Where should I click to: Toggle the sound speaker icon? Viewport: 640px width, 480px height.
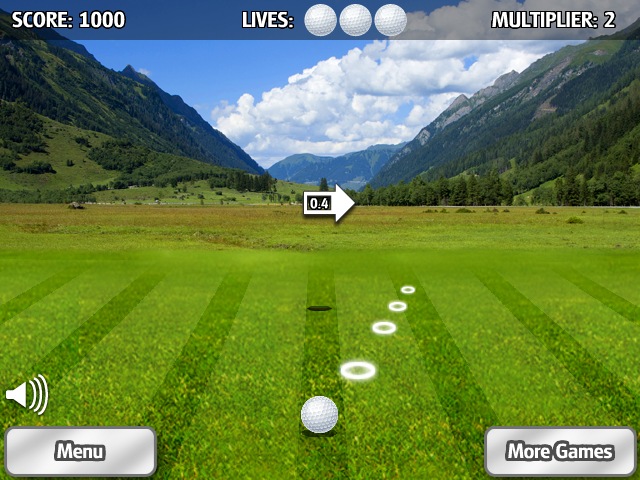pos(26,395)
